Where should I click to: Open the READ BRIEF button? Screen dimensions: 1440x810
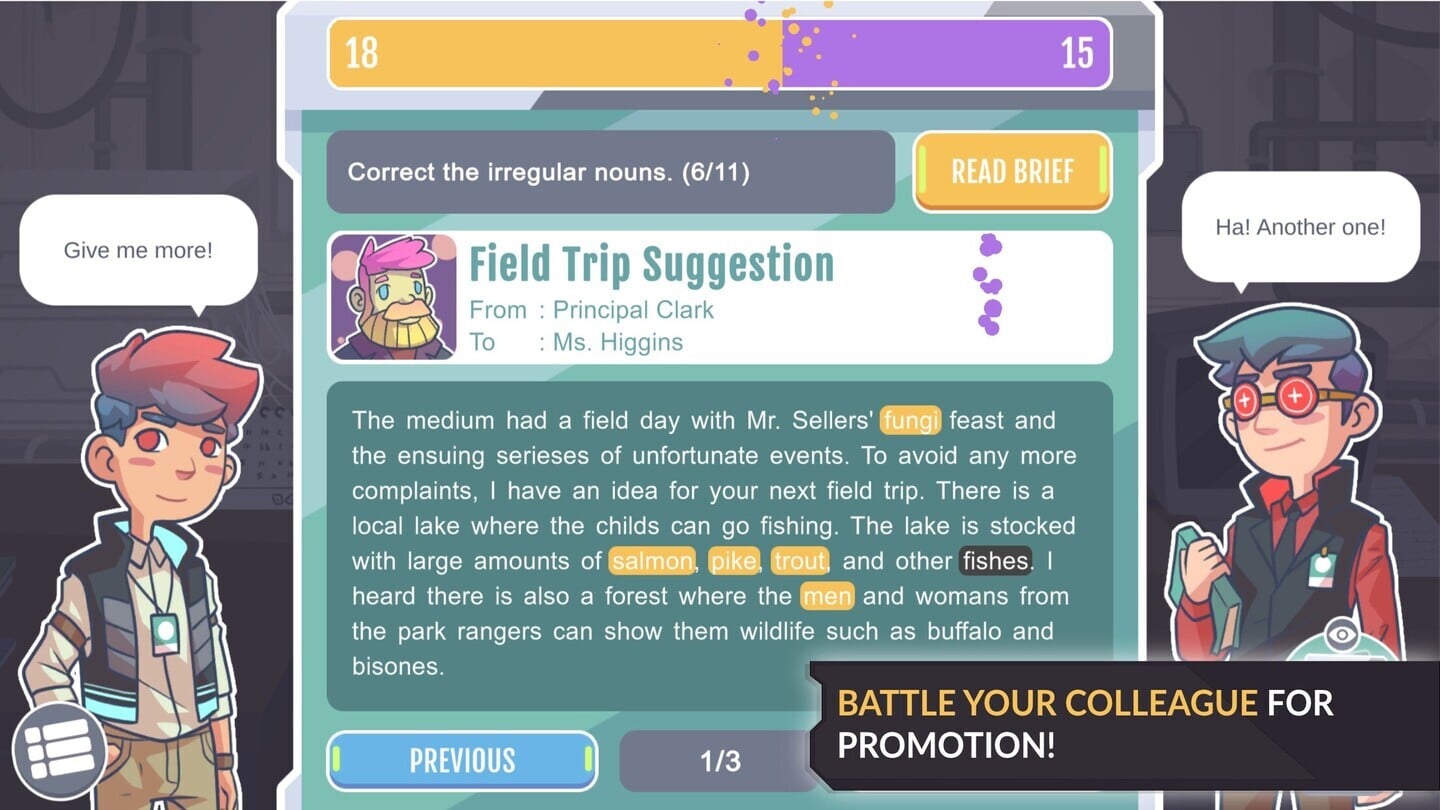1012,172
